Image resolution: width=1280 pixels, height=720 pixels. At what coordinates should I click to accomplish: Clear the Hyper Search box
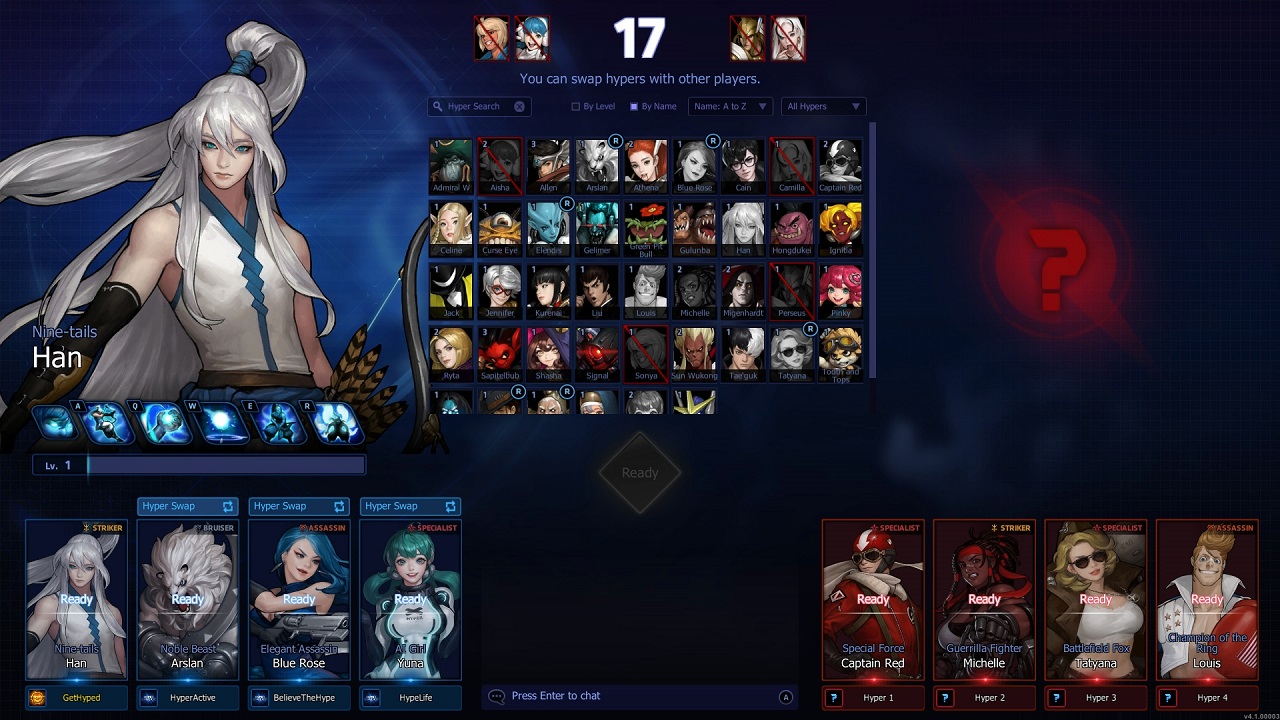tap(520, 106)
